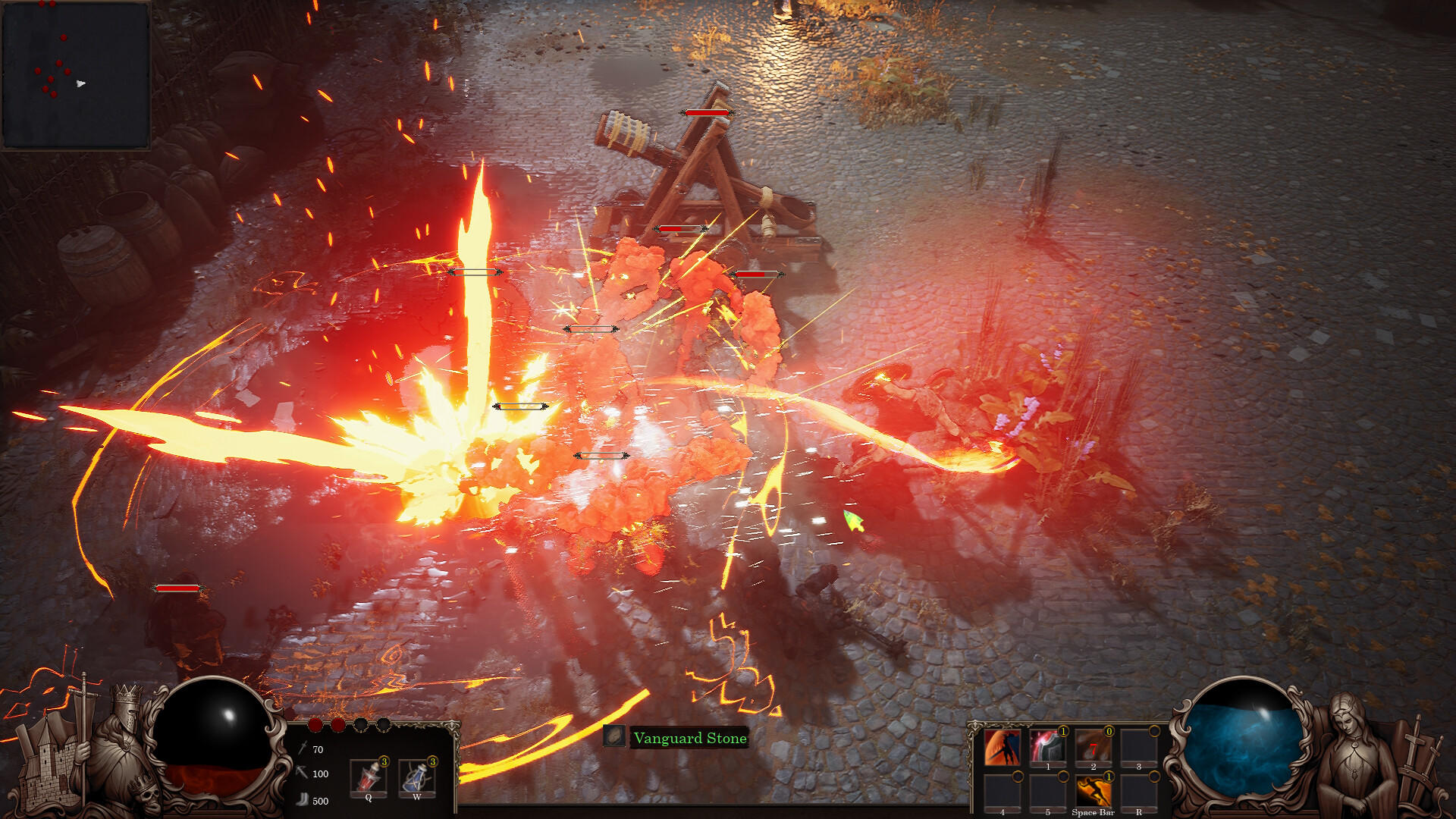
Task: Select the skill on cooldown in slot 2
Action: 1093,748
